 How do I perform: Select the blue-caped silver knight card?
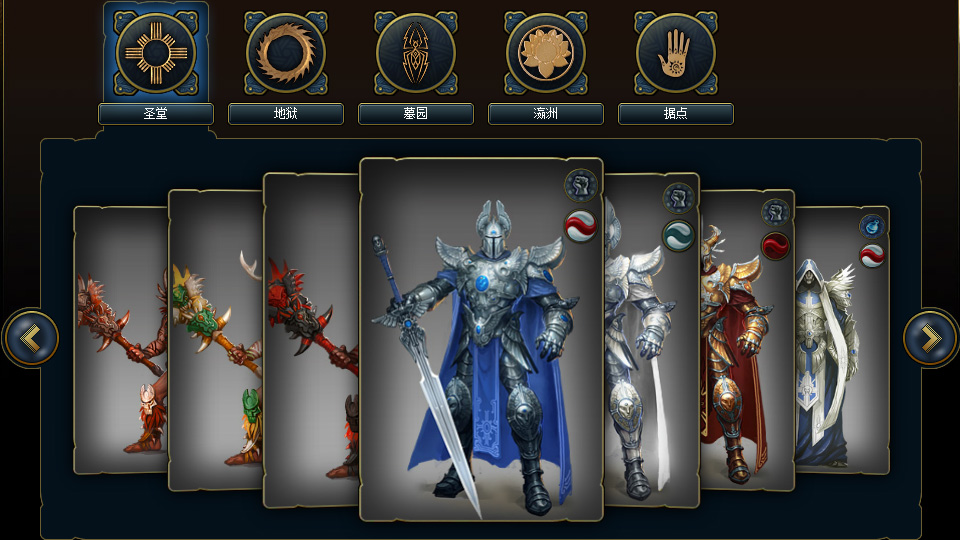coord(480,340)
